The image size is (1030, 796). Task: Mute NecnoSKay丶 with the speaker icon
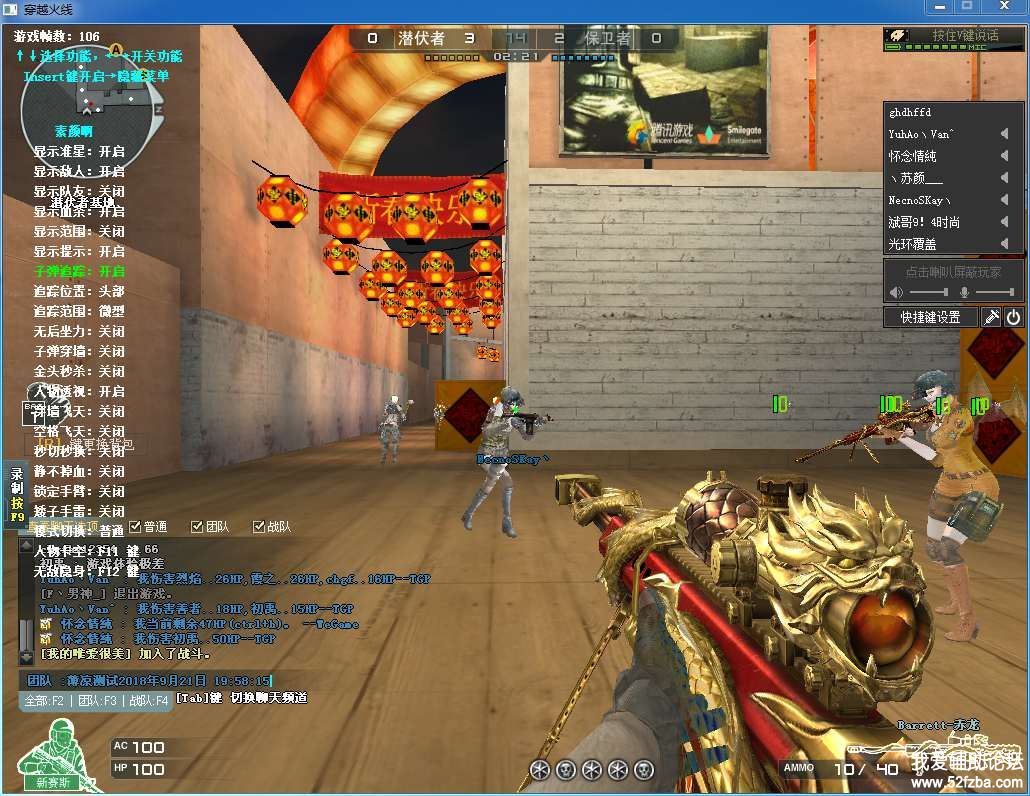pos(1004,200)
